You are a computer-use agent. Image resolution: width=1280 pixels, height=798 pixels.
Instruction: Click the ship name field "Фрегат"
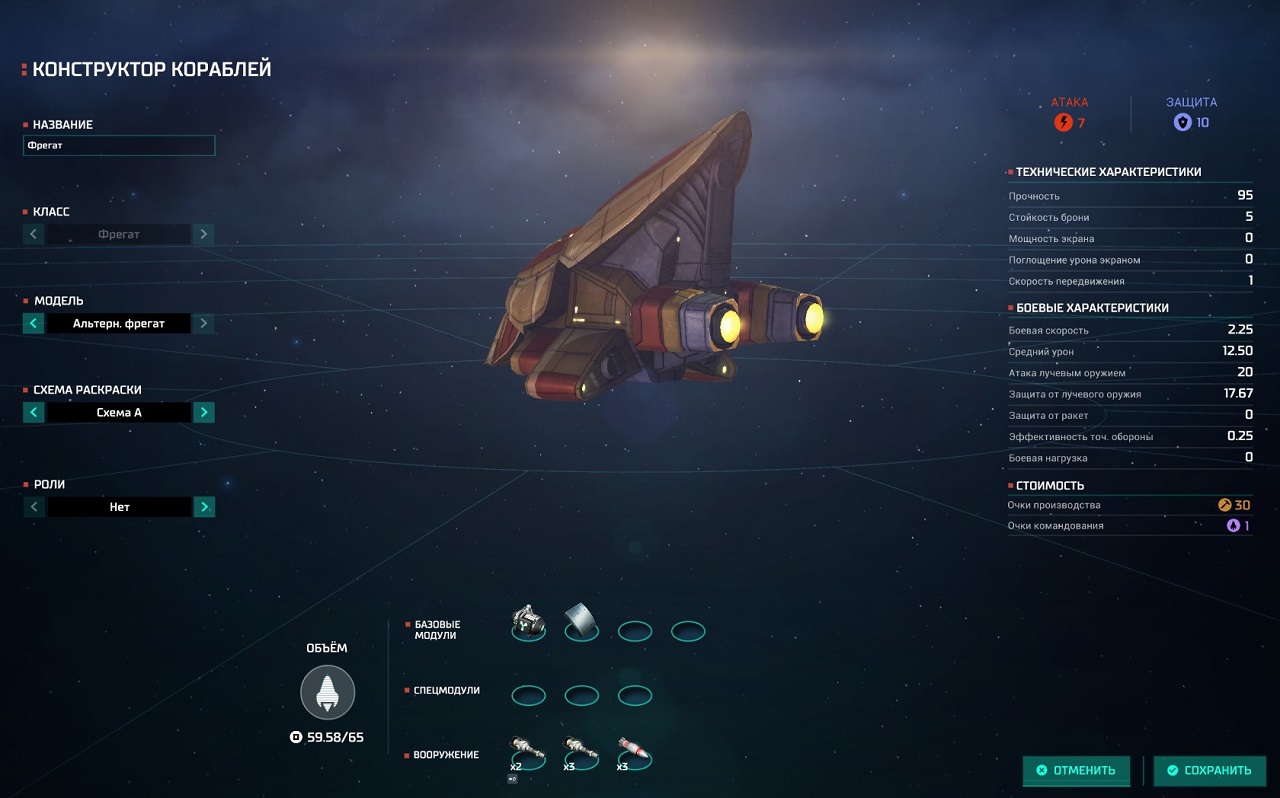point(119,146)
